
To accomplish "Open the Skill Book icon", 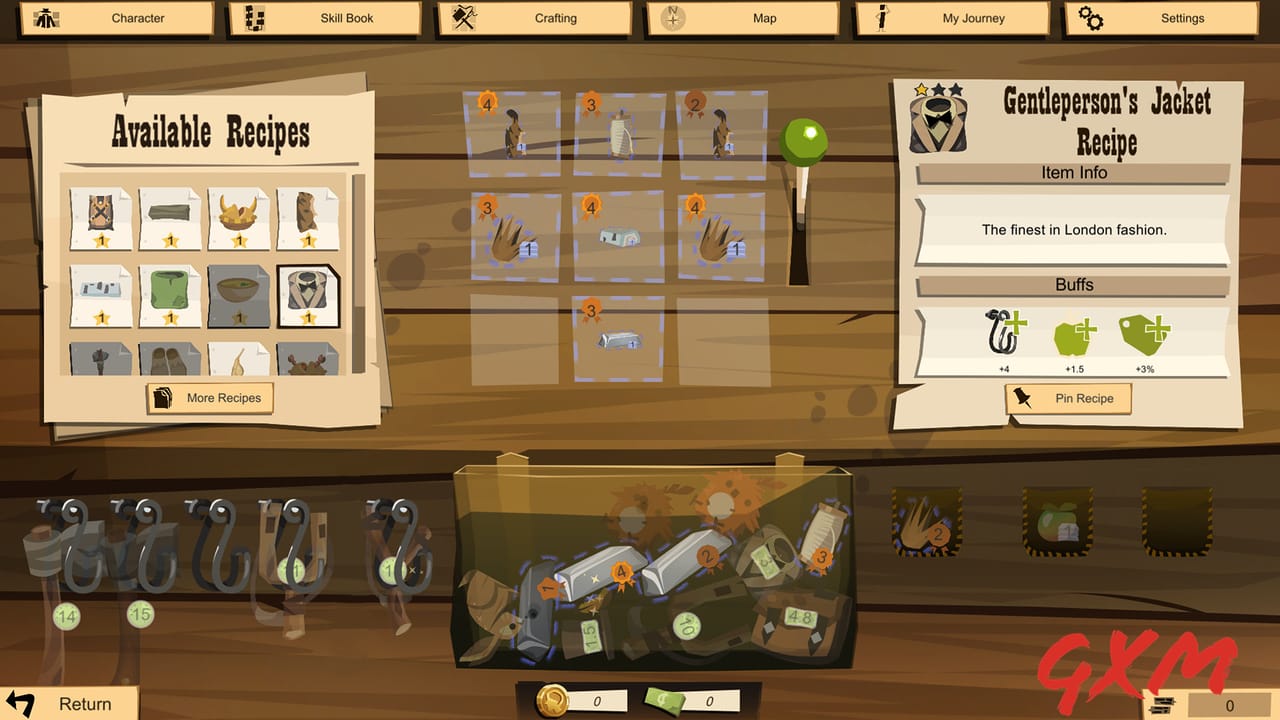I will 255,18.
